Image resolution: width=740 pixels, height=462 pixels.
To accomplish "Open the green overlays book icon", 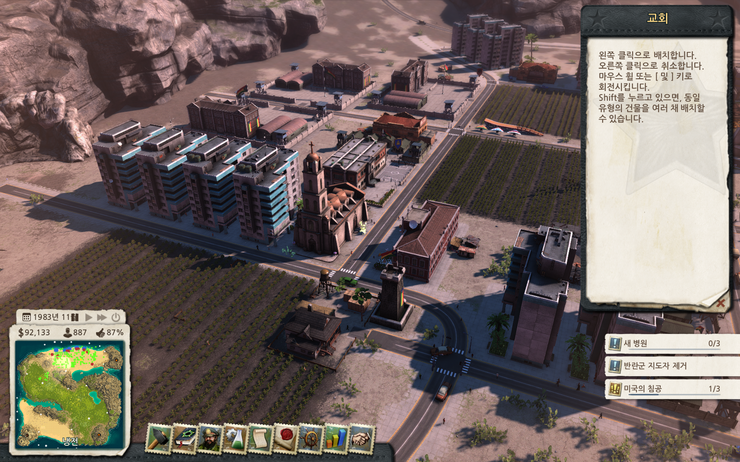I will click(x=184, y=438).
